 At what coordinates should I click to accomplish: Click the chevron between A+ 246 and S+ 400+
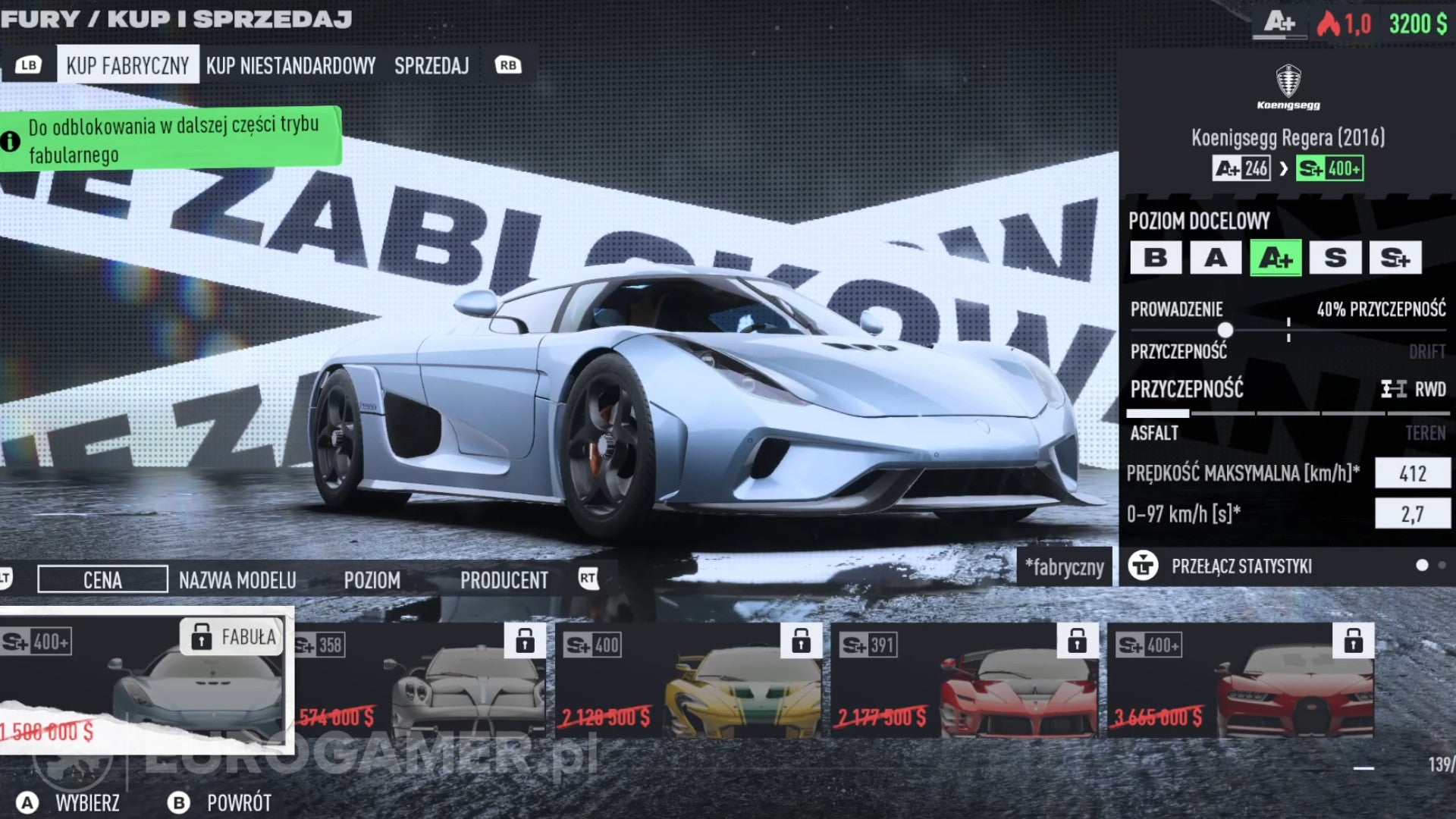tap(1283, 169)
